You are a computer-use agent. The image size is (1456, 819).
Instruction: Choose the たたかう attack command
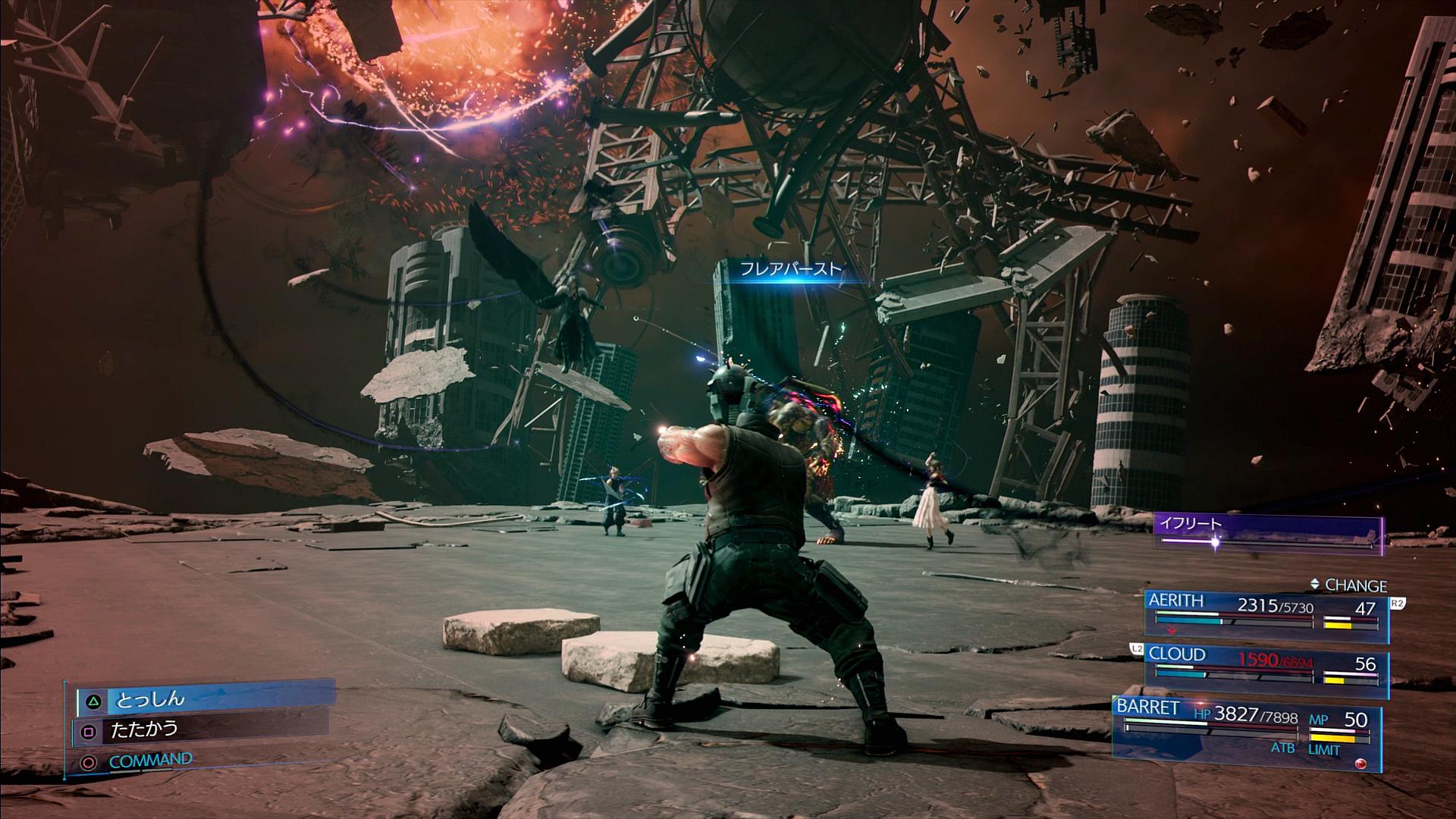(x=201, y=730)
